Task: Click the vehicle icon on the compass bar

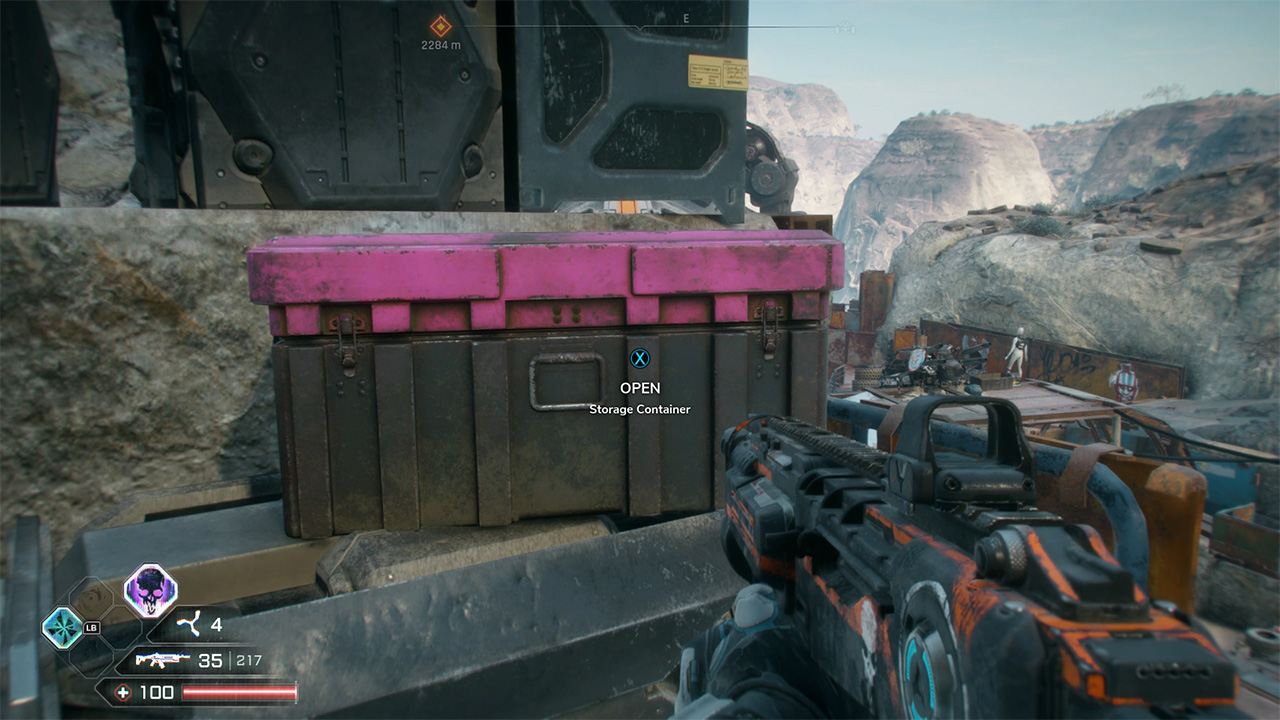Action: click(x=845, y=27)
